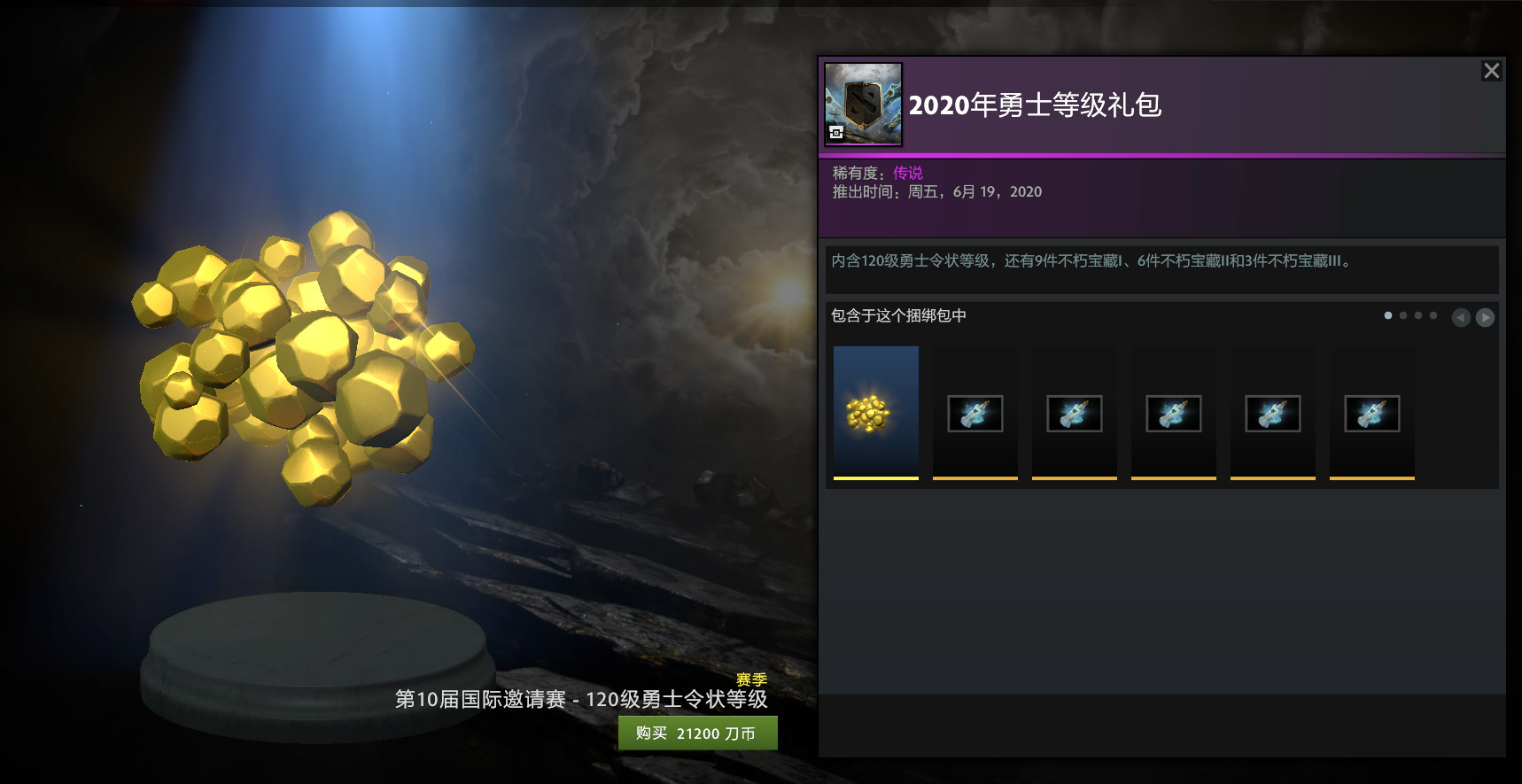Click the carousel back arrow
The image size is (1522, 784).
1462,316
